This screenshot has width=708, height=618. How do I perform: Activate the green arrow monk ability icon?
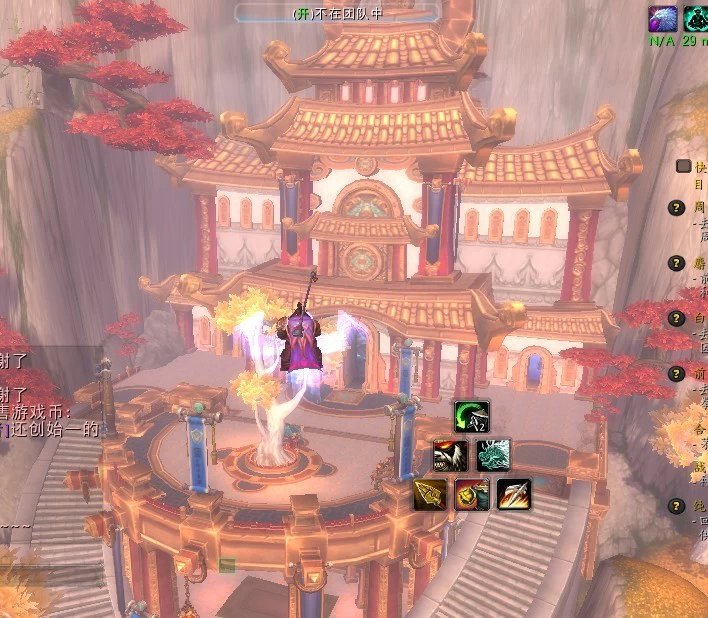tap(472, 417)
